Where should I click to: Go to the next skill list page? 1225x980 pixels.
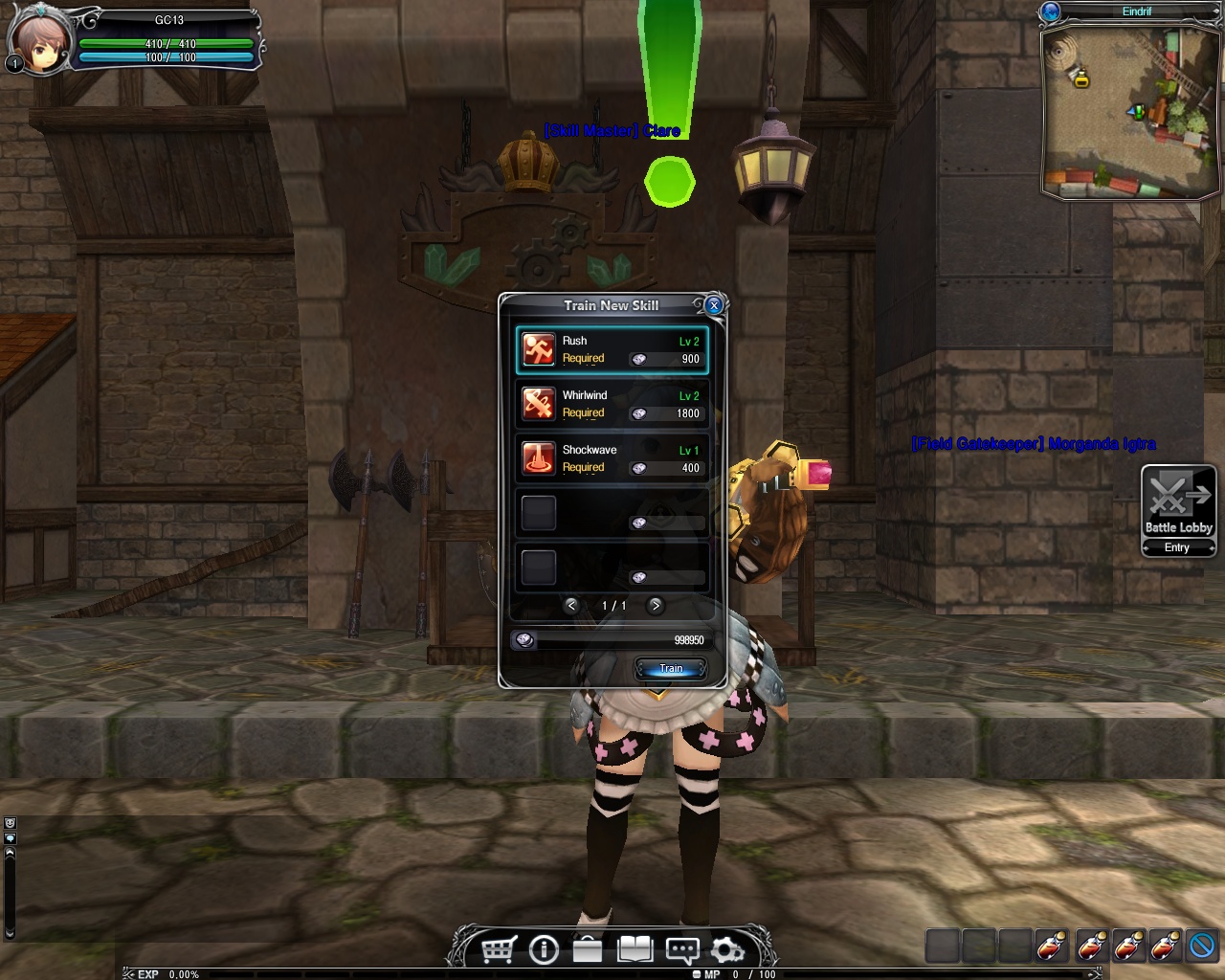(x=656, y=605)
